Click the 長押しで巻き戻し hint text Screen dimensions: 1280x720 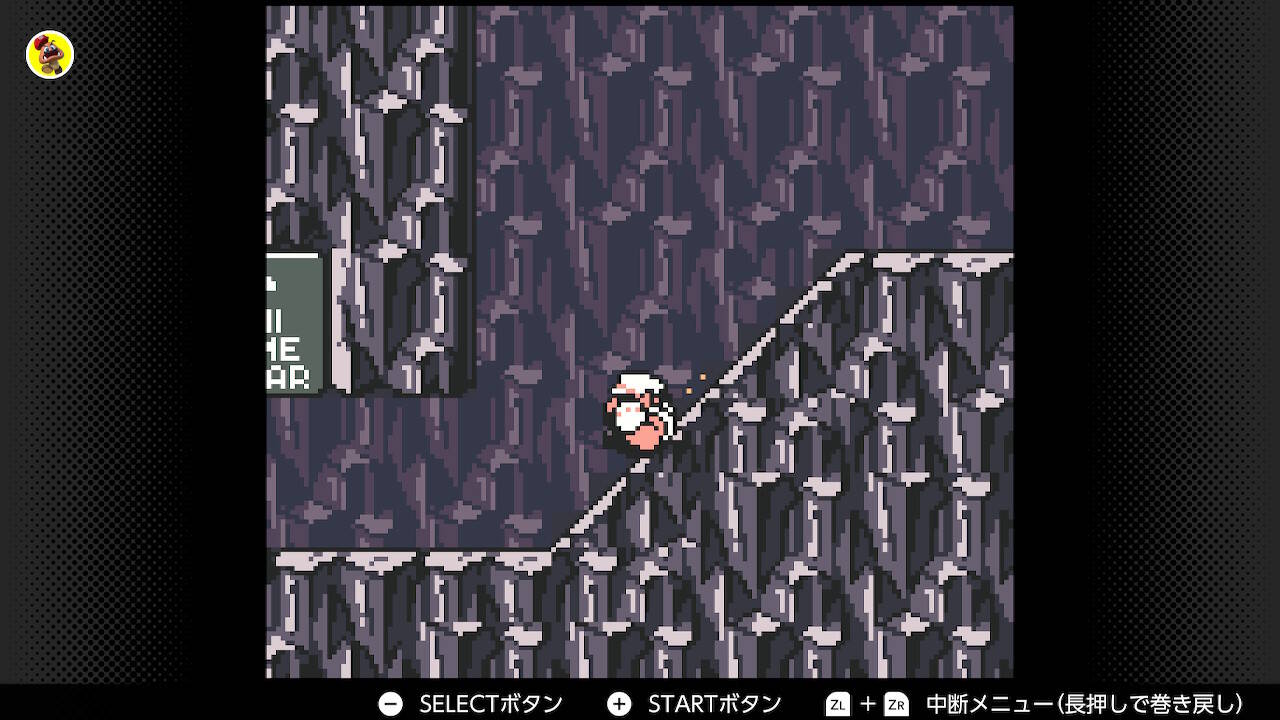[1150, 704]
